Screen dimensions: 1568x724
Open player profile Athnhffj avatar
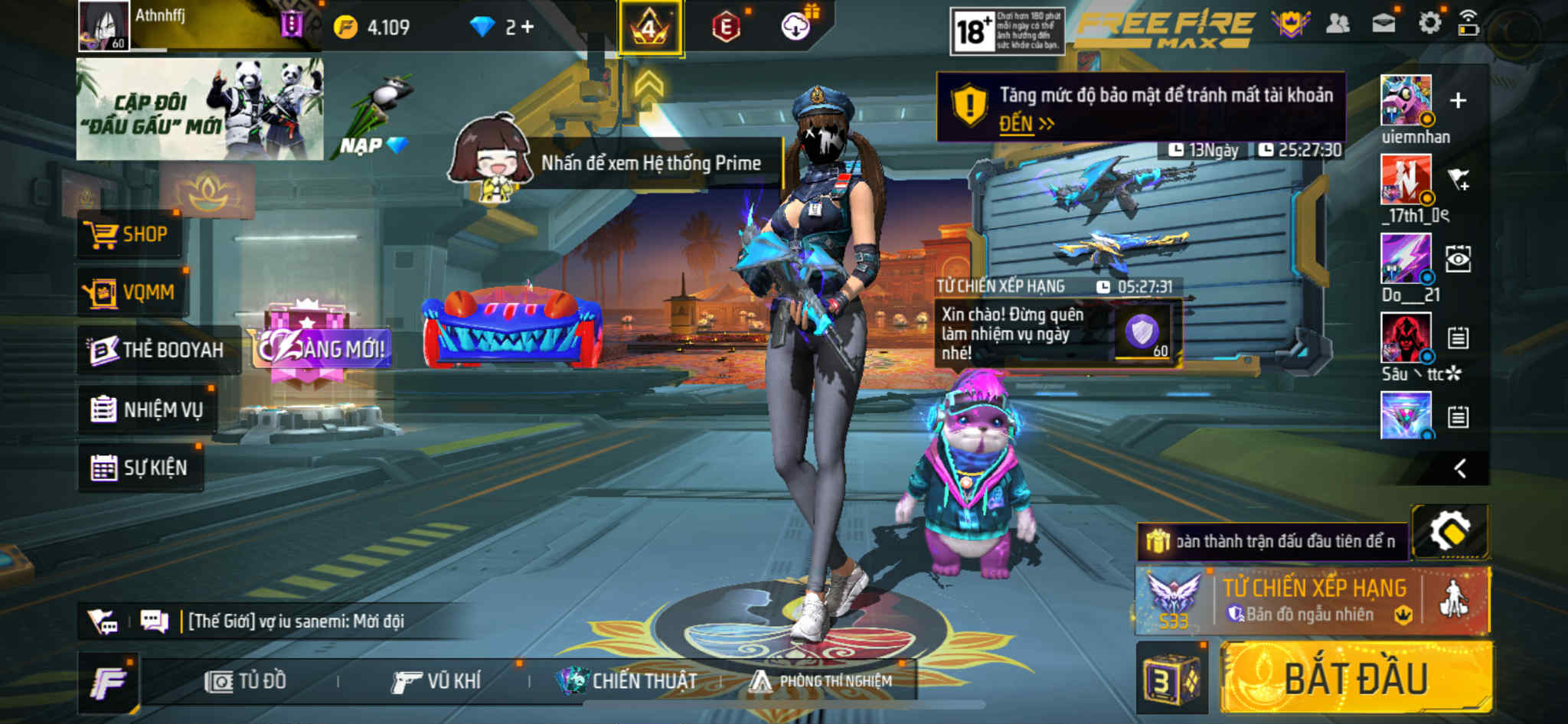click(103, 26)
